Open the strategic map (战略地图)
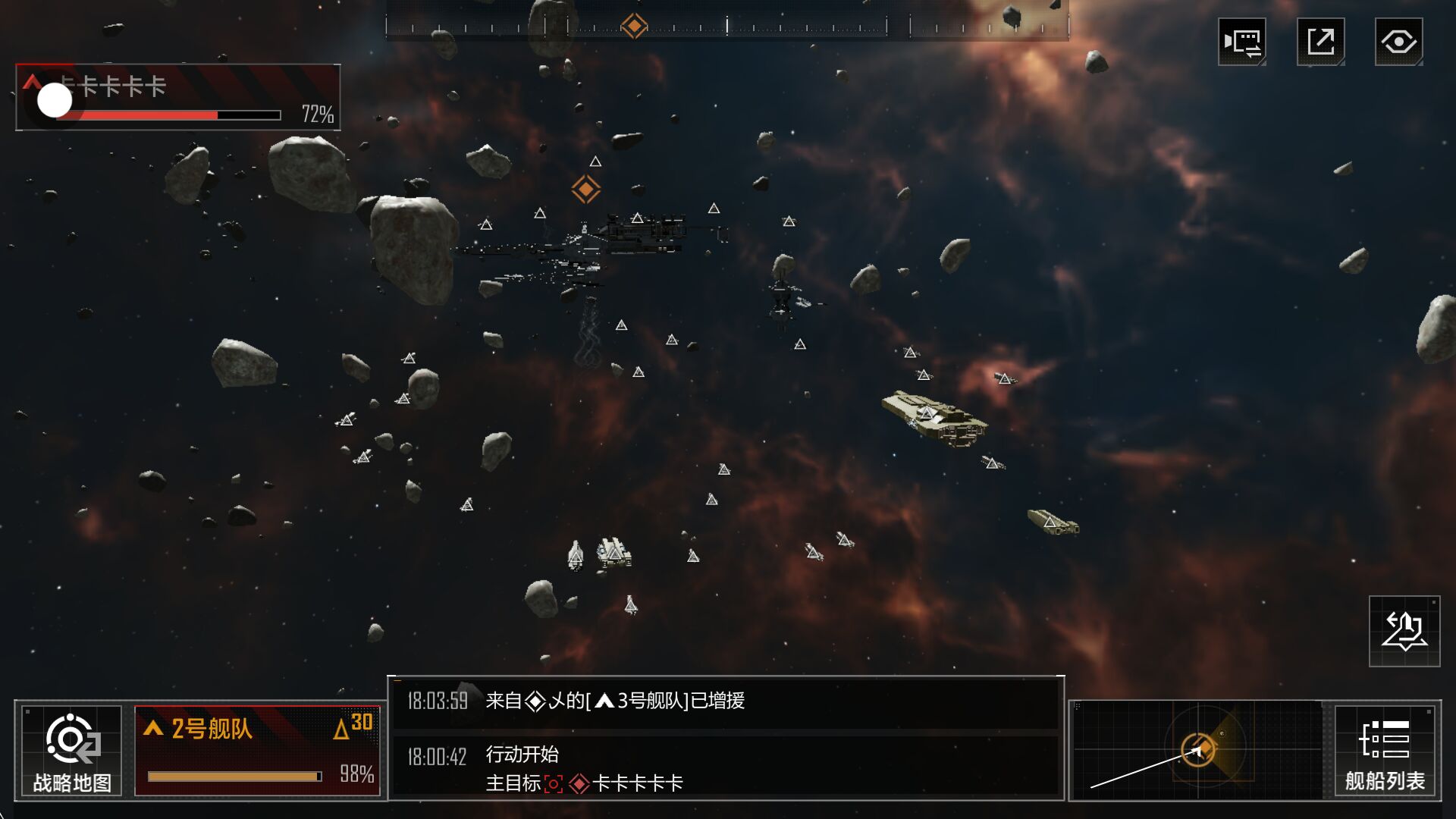Viewport: 1456px width, 819px height. pos(71,751)
